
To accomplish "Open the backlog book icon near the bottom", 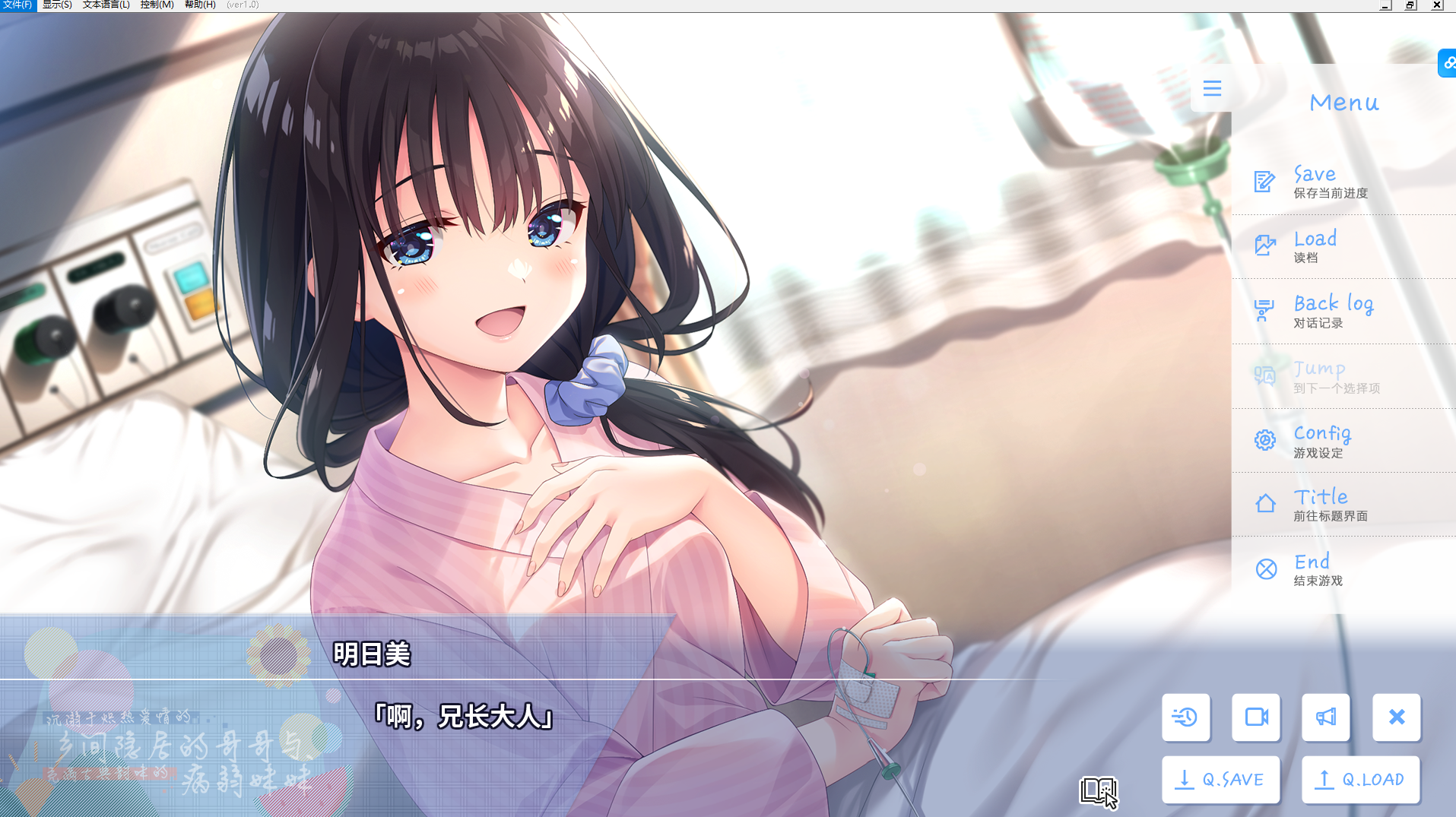I will pos(1096,792).
